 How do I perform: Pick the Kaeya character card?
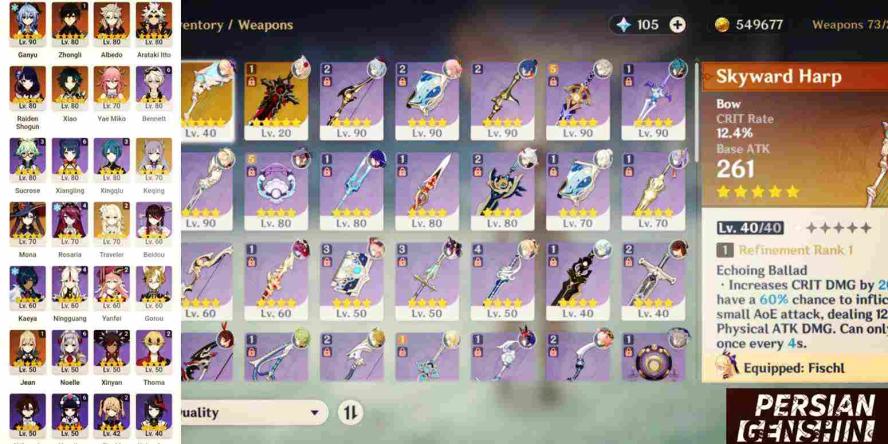(28, 290)
